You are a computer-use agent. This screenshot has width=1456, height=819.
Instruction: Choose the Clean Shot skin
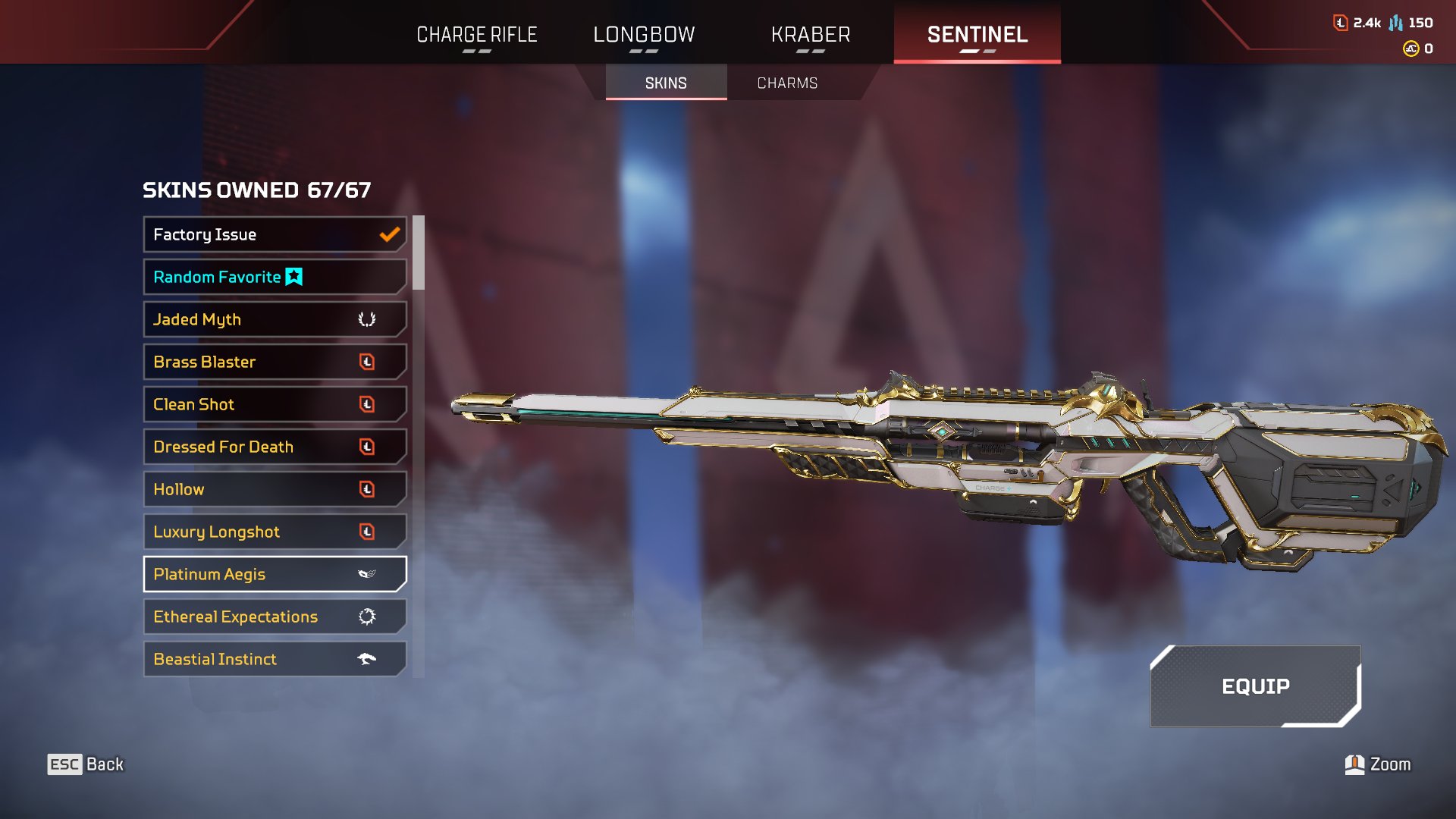275,404
